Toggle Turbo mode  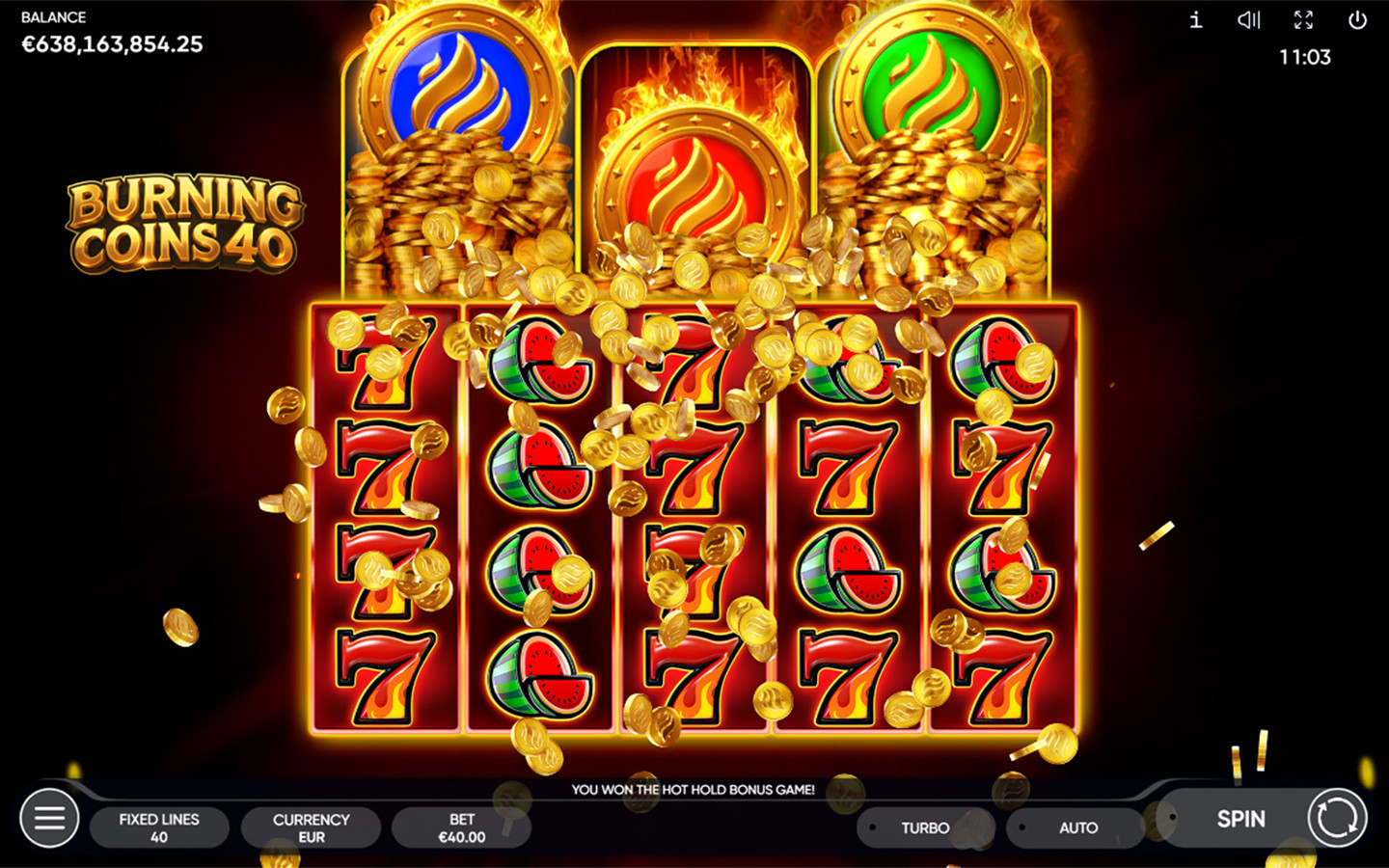pyautogui.click(x=924, y=827)
